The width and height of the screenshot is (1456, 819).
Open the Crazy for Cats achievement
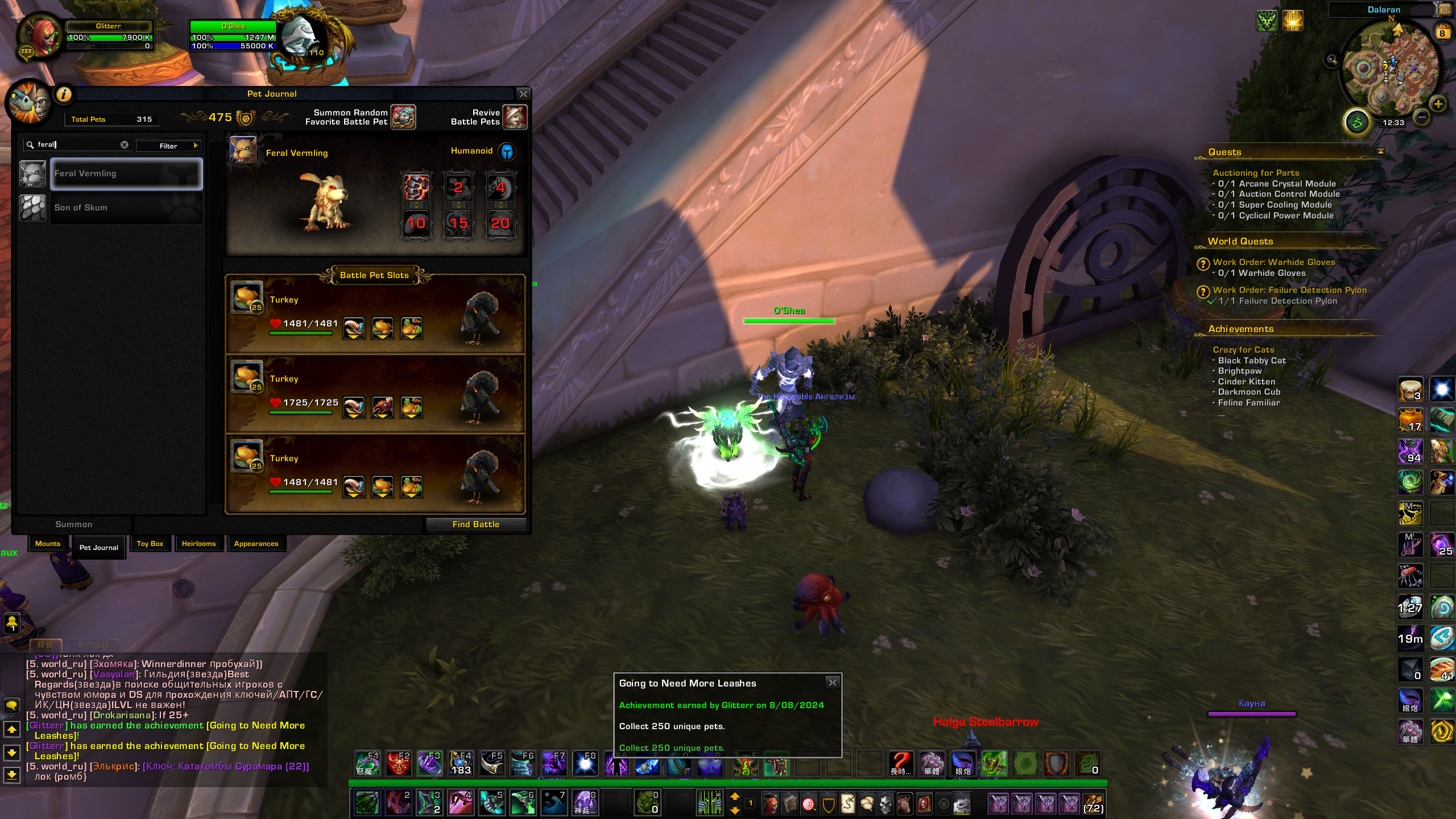pos(1243,350)
